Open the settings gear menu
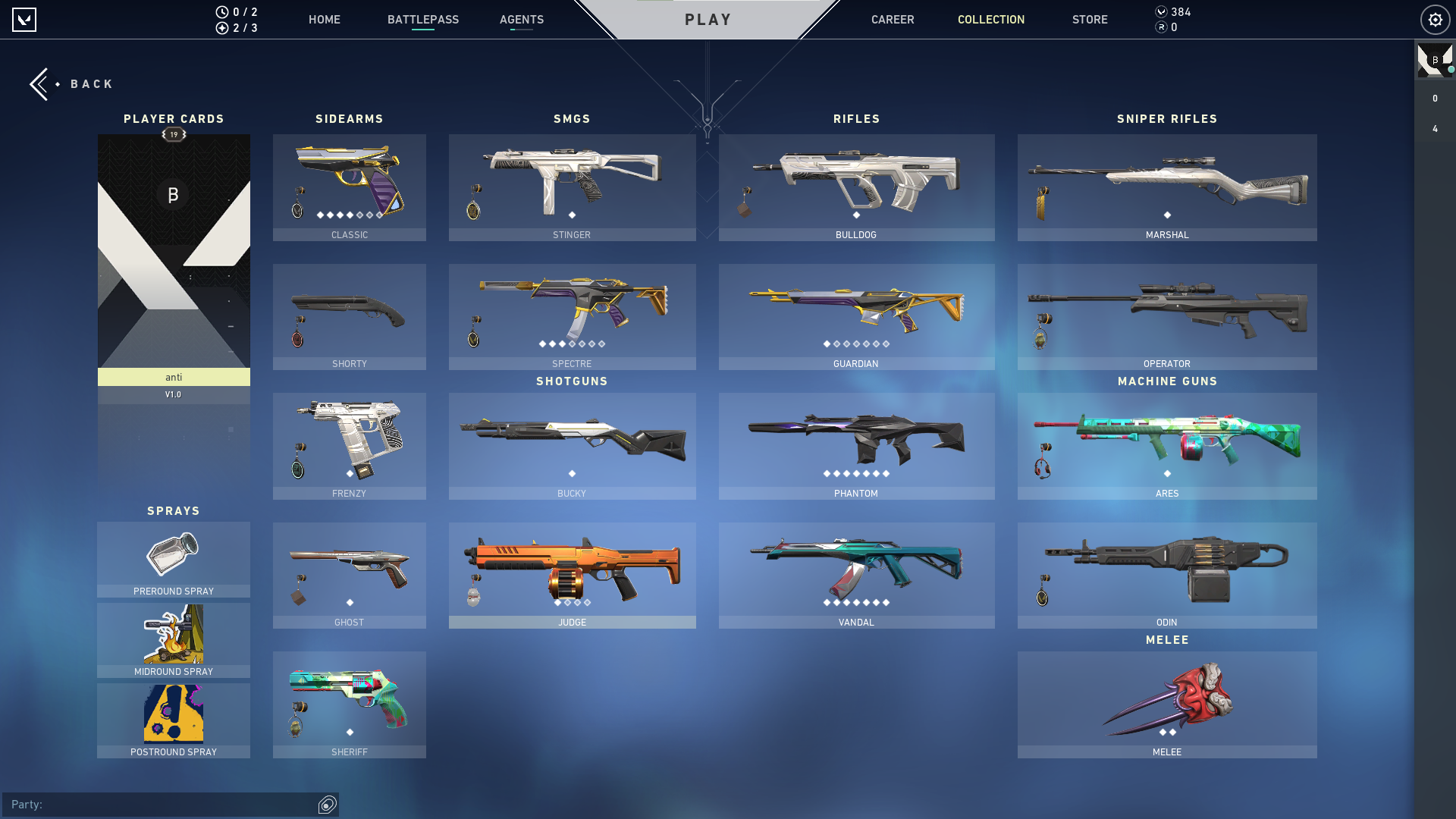Viewport: 1456px width, 819px height. coord(1435,20)
